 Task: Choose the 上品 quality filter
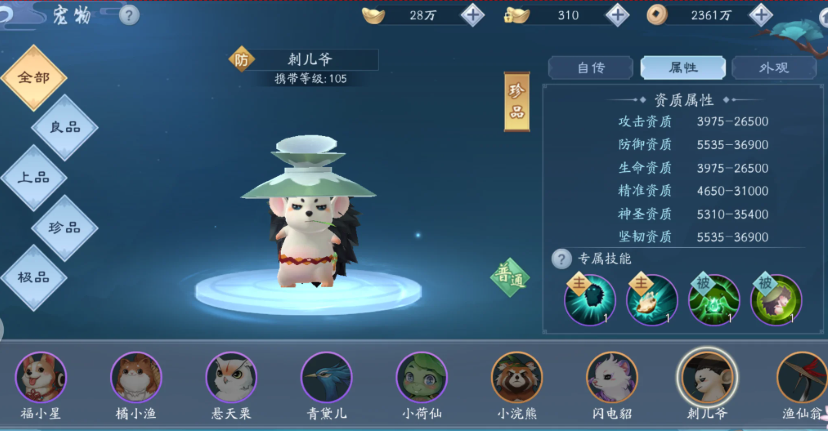pyautogui.click(x=33, y=177)
